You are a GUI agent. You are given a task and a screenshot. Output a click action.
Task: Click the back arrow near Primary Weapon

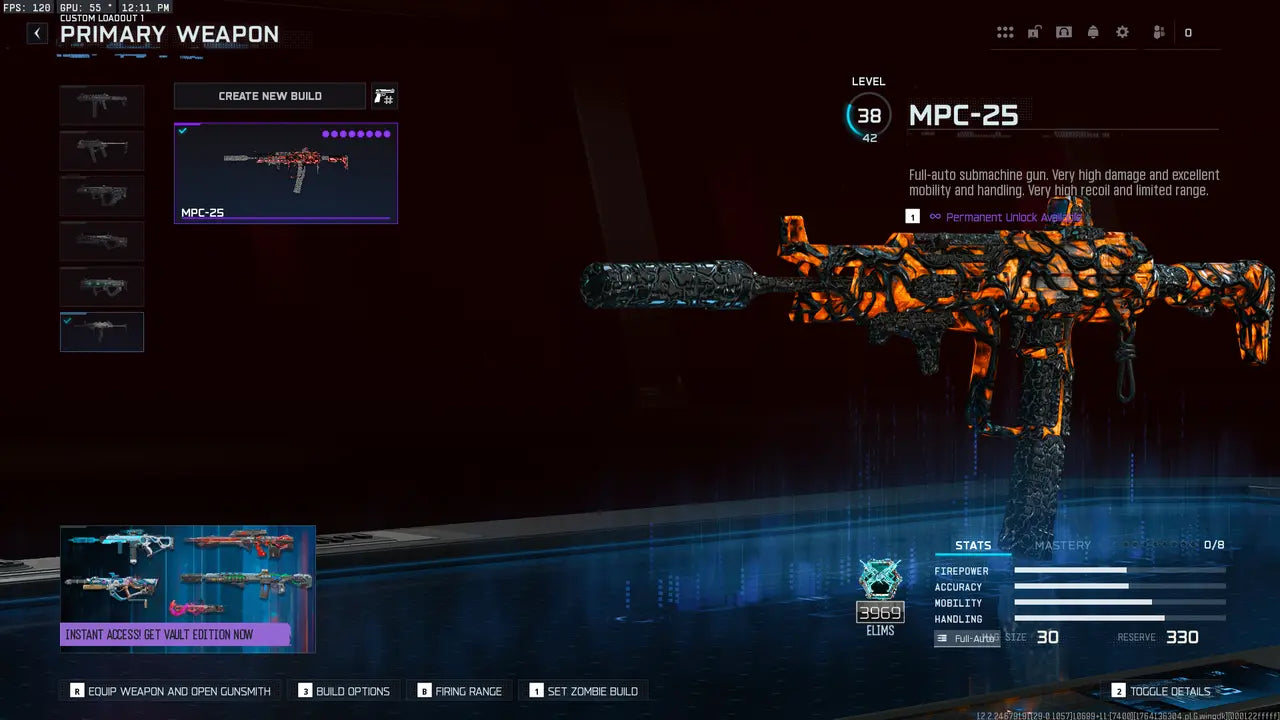pyautogui.click(x=36, y=33)
